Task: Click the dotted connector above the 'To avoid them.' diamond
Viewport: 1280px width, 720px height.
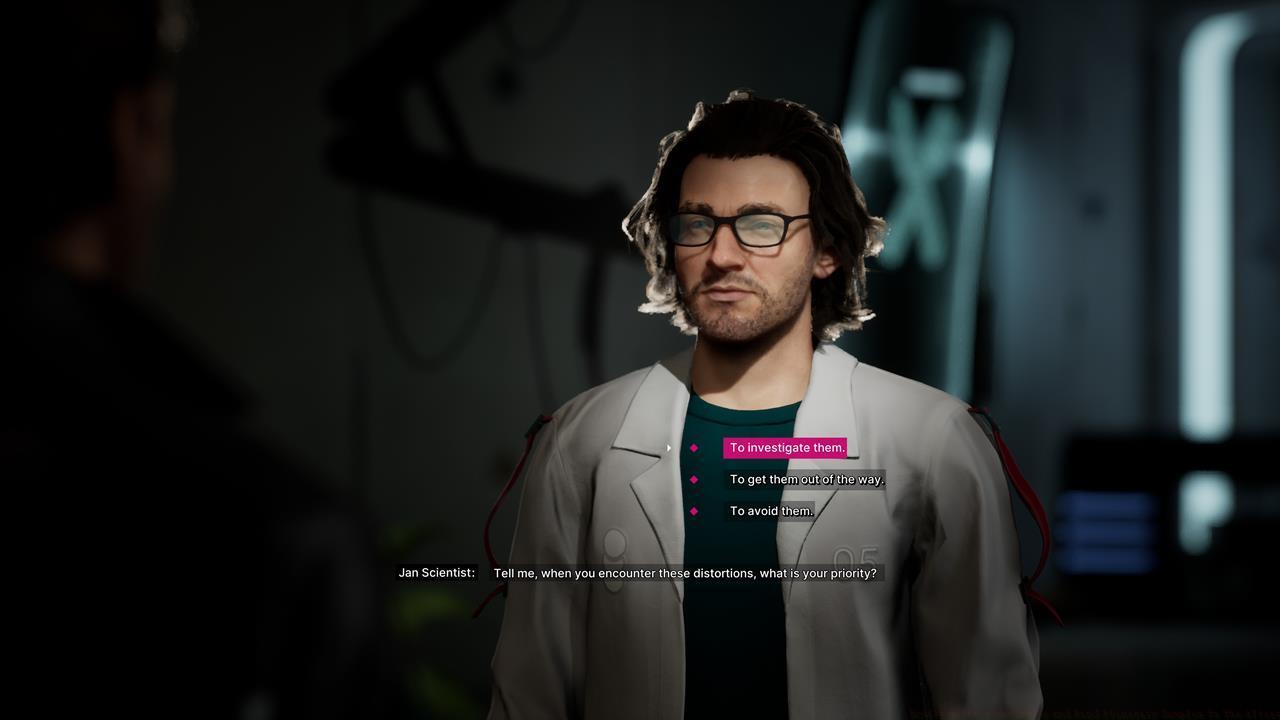Action: pyautogui.click(x=695, y=497)
